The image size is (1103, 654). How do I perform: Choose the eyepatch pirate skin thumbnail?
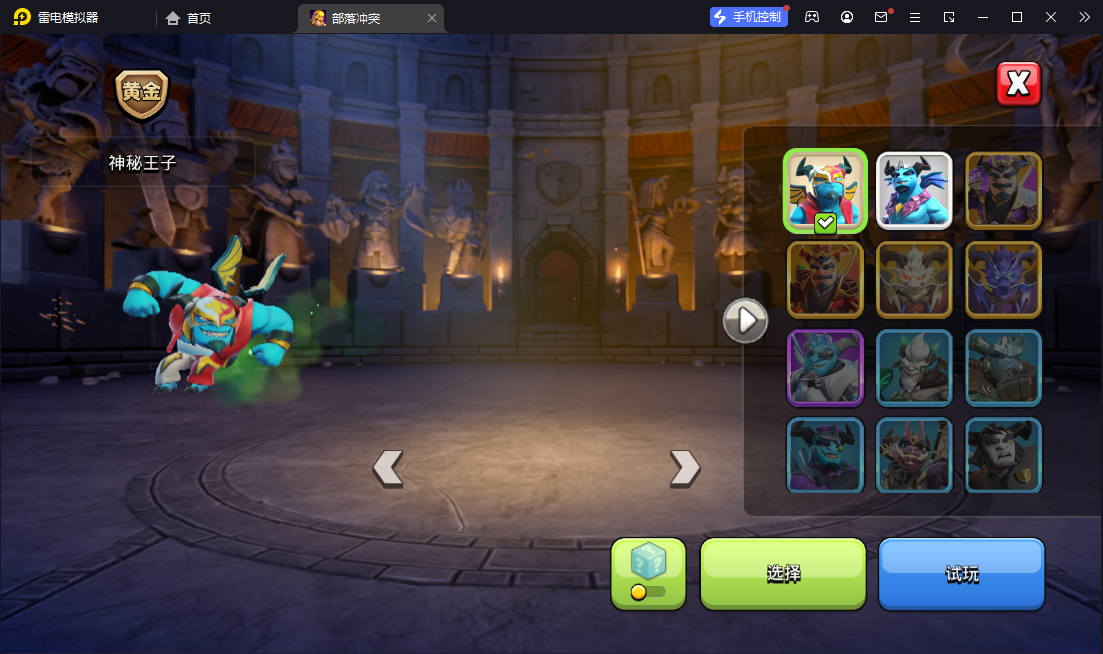[x=824, y=455]
